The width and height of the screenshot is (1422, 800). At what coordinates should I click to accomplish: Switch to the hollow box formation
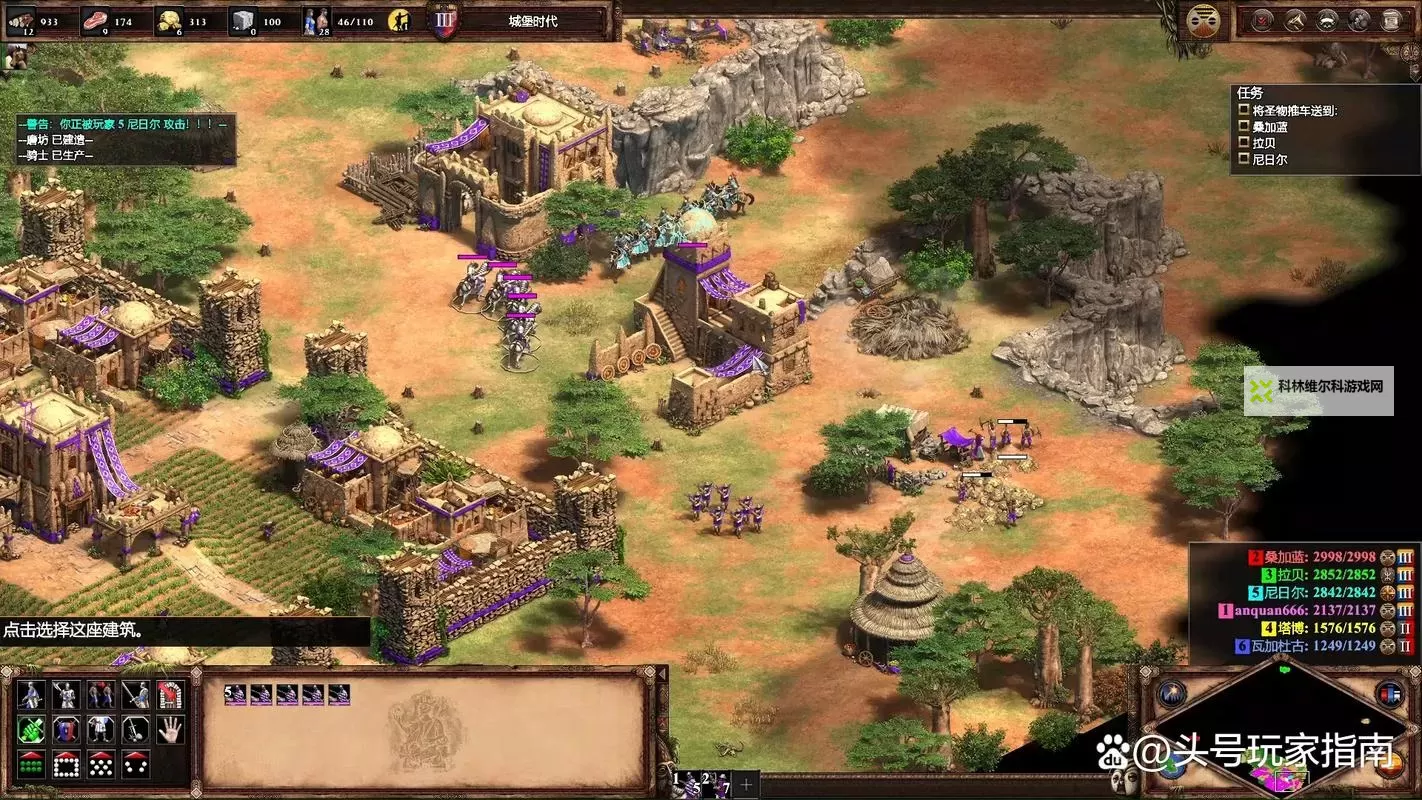66,765
